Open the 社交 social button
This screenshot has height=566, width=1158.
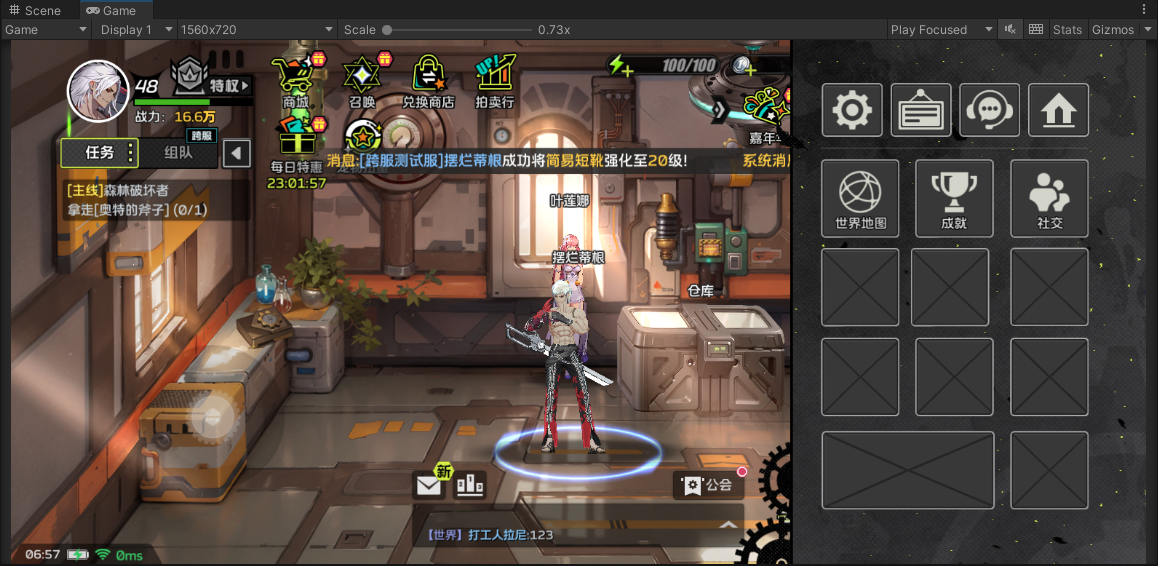[1049, 198]
